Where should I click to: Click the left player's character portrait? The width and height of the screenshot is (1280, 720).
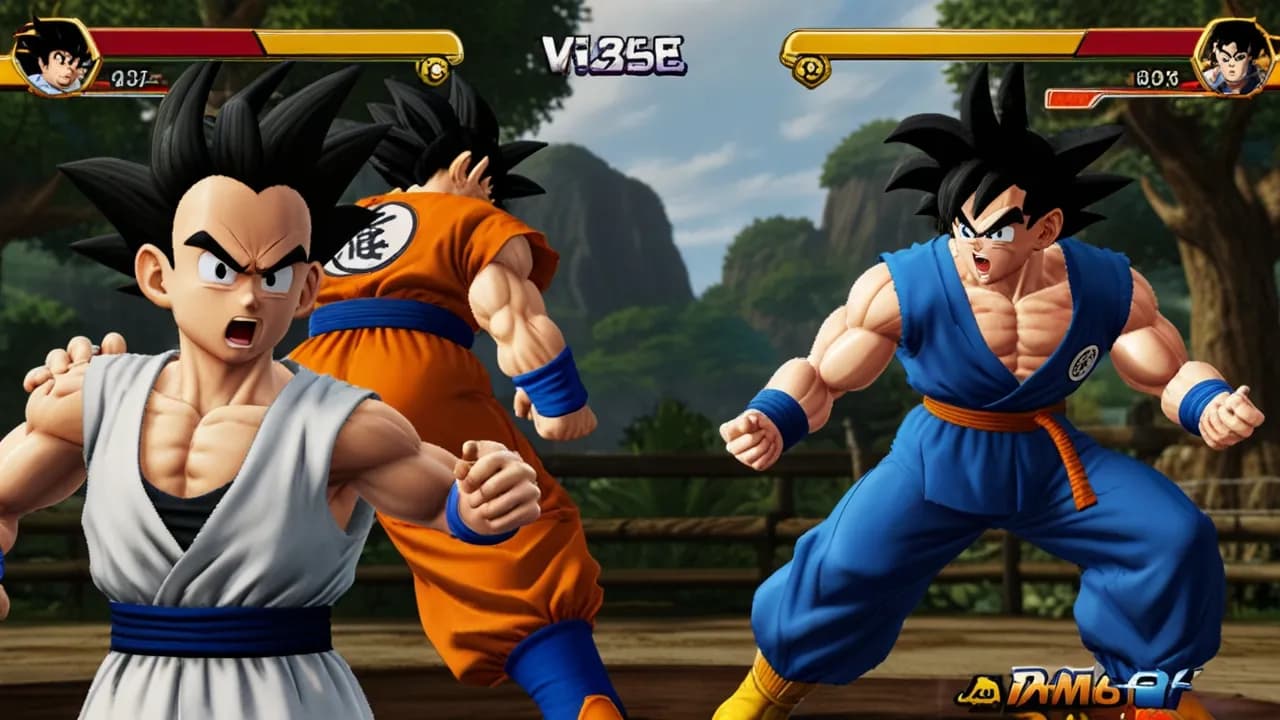pyautogui.click(x=54, y=56)
